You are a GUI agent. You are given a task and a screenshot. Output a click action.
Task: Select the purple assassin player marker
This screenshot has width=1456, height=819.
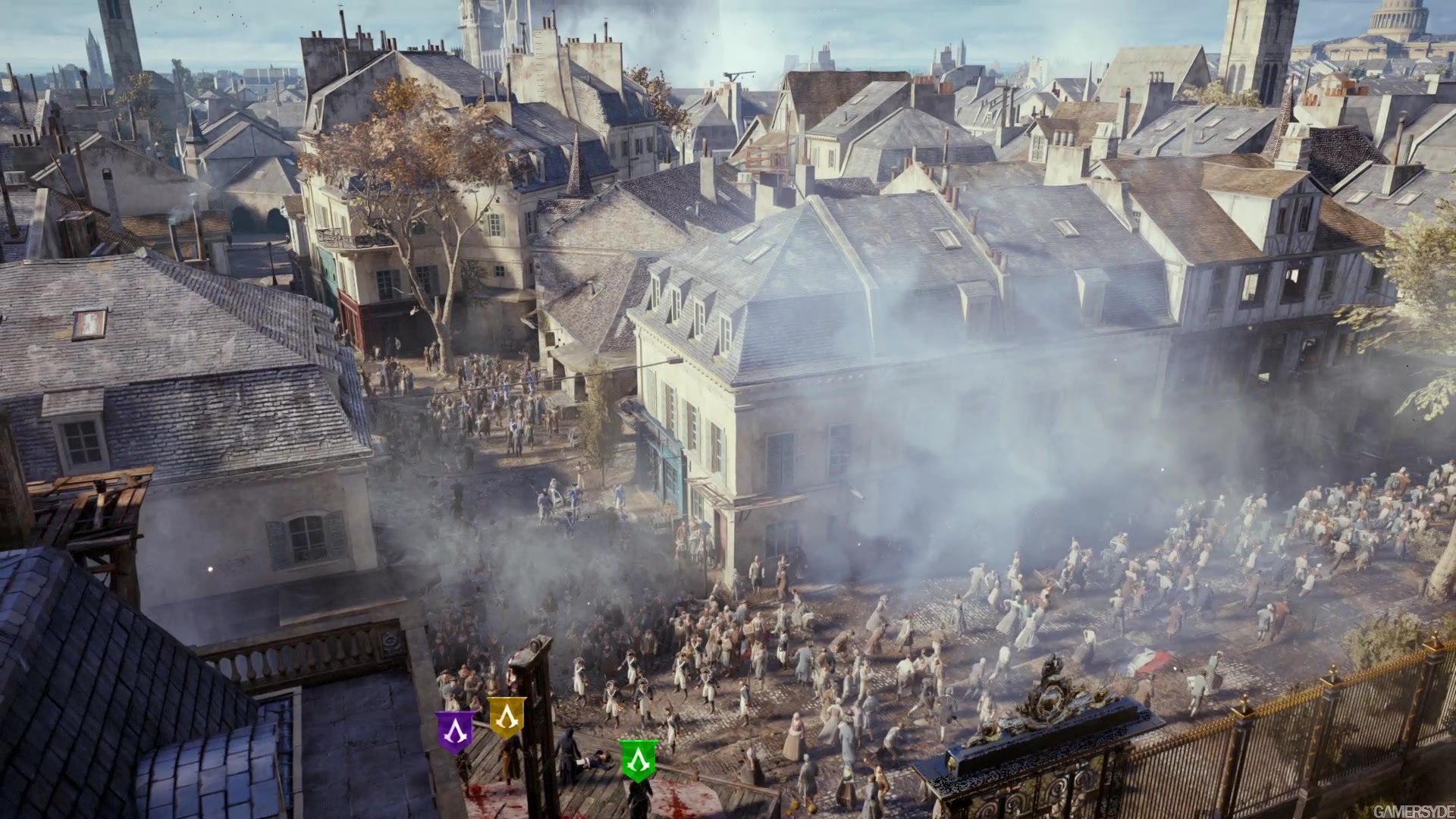coord(455,731)
